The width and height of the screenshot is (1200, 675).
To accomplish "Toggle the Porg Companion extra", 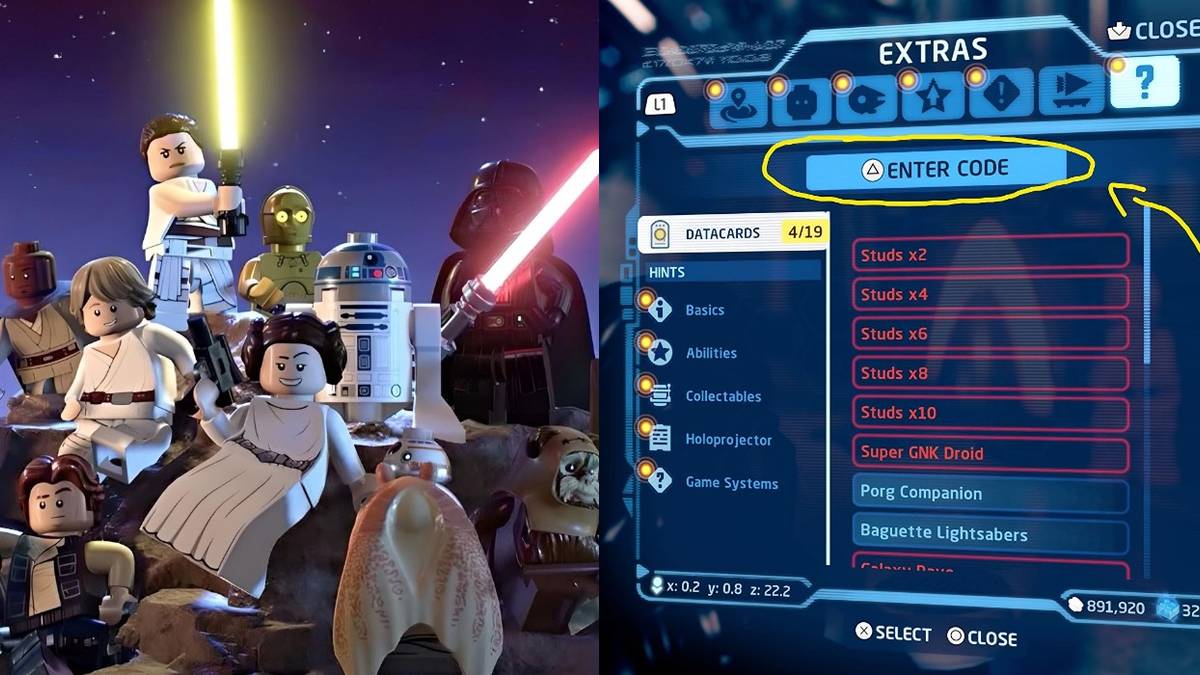I will point(990,492).
